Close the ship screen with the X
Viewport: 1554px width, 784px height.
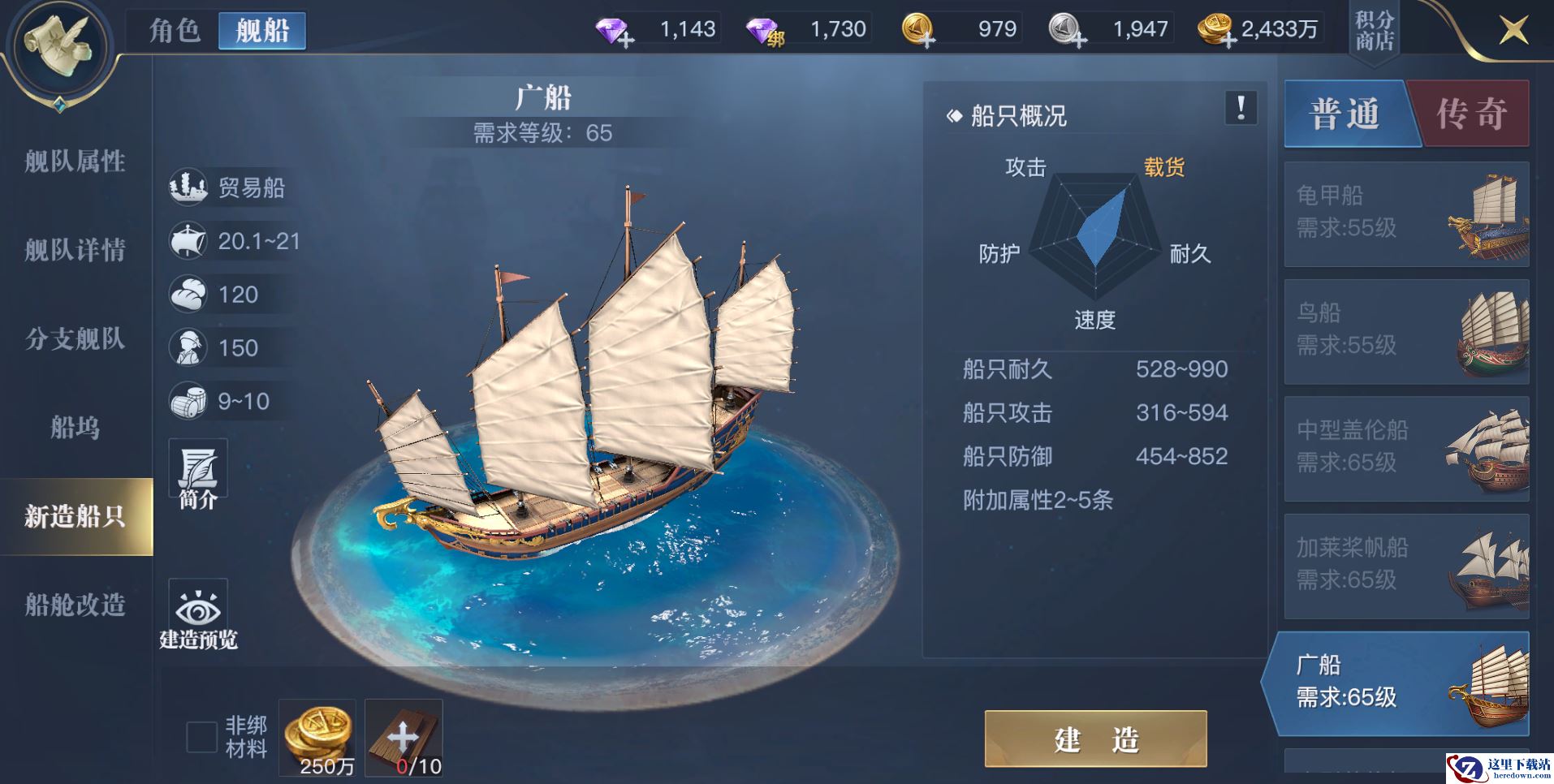click(1513, 31)
